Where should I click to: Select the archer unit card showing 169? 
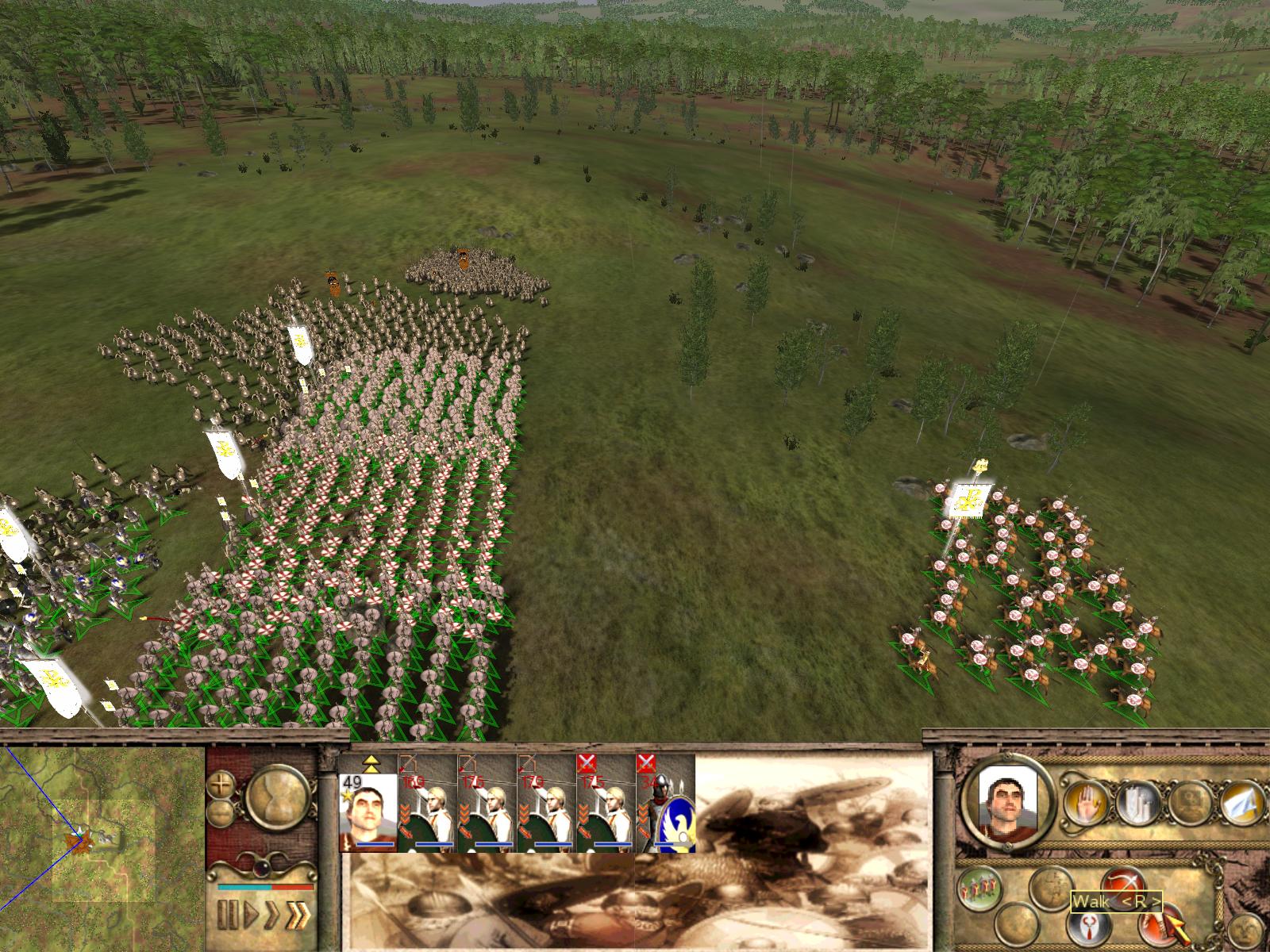point(428,803)
